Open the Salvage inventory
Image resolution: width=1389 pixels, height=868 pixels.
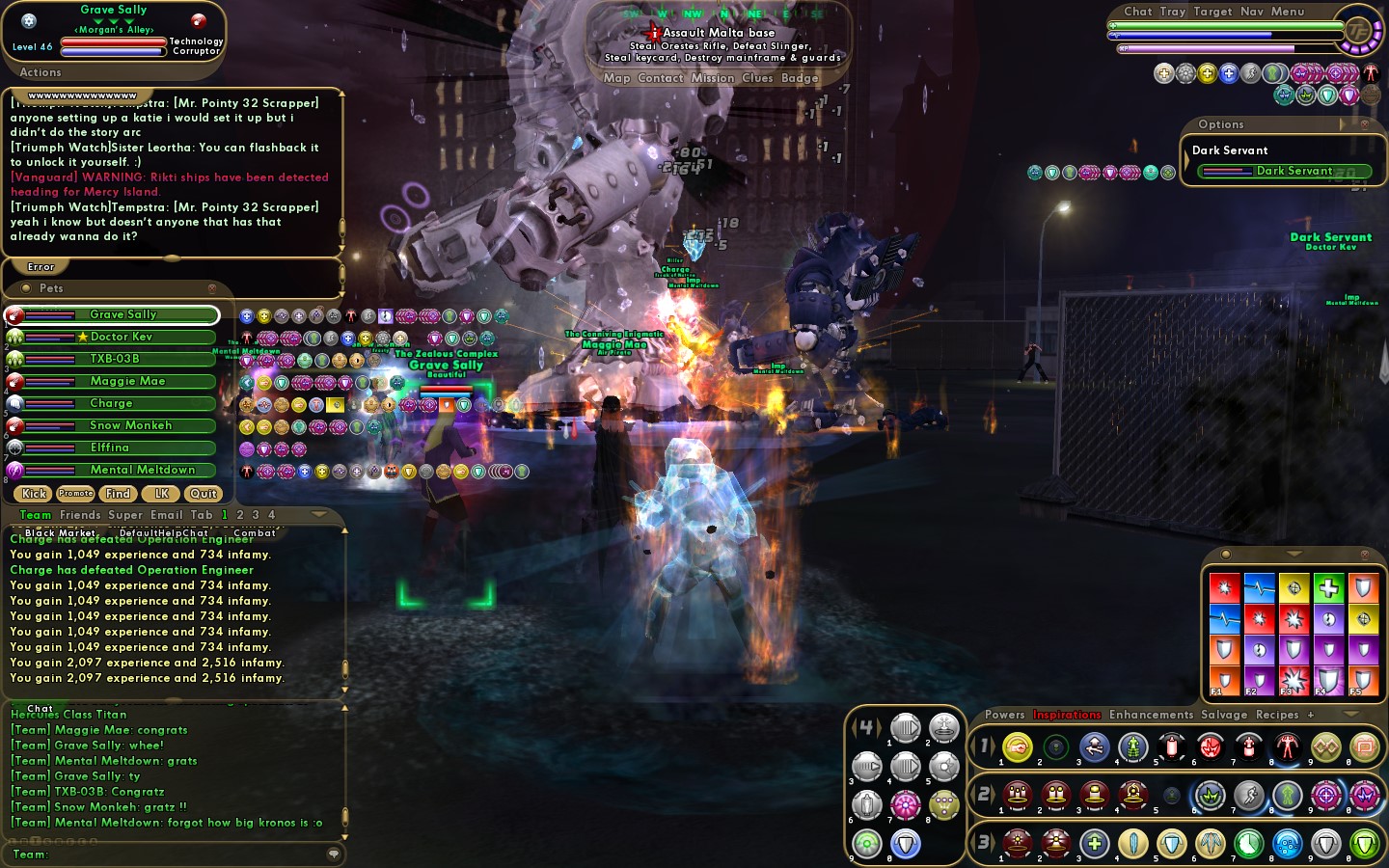(1223, 715)
